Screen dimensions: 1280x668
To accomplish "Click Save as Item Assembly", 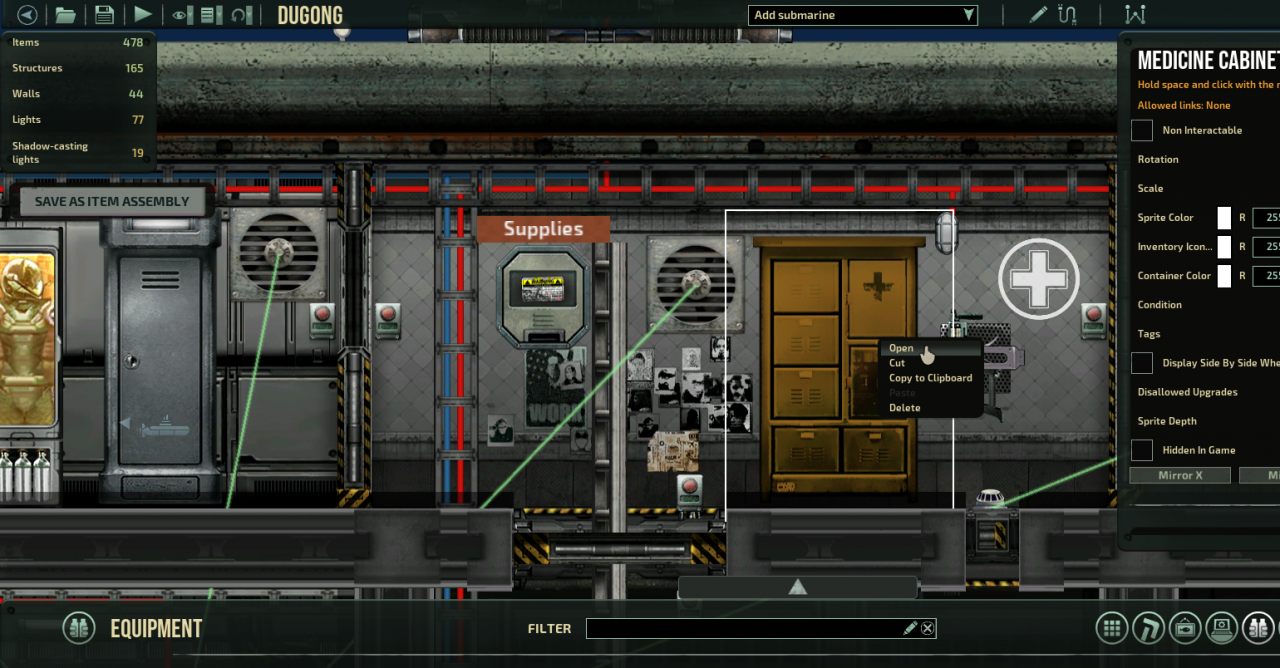I will (x=112, y=201).
